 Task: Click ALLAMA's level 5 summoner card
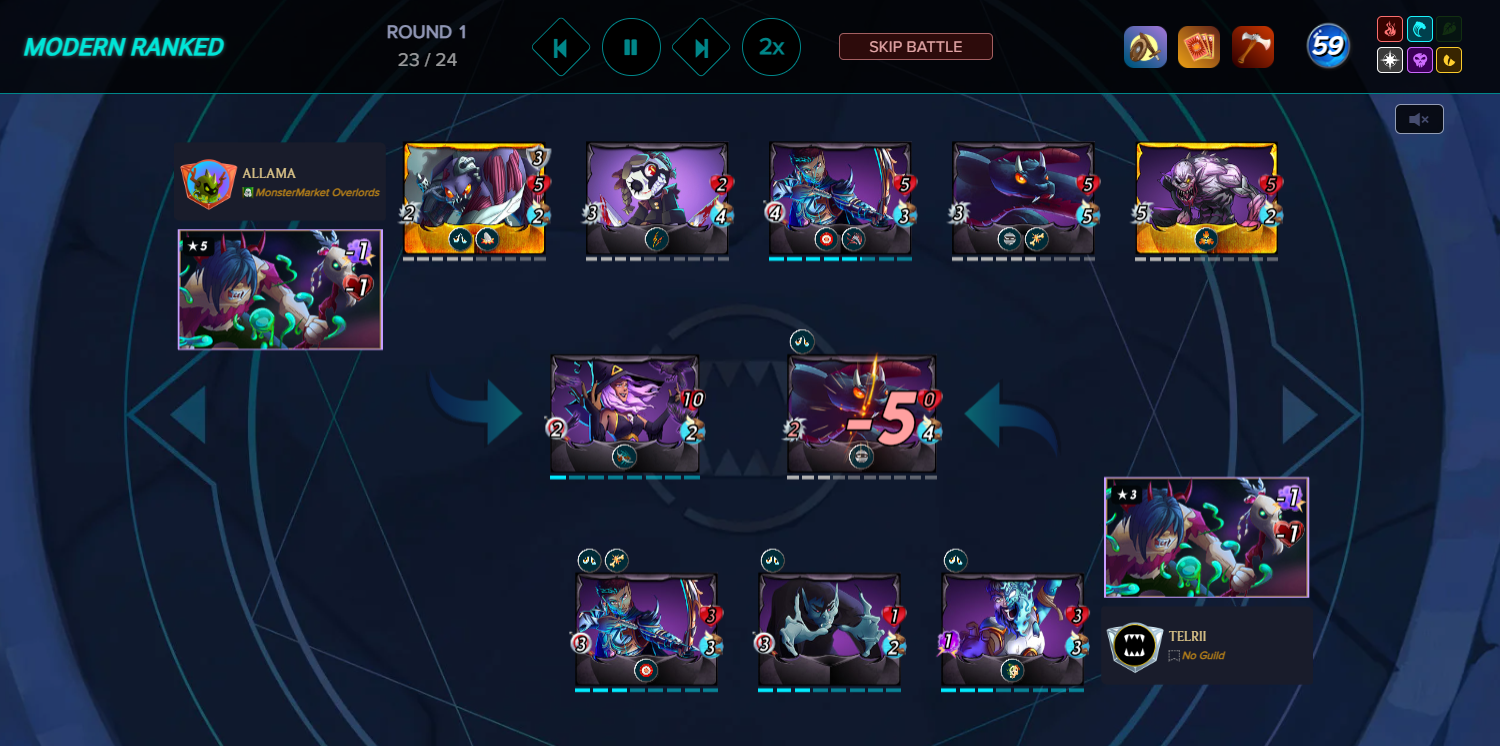pos(280,290)
